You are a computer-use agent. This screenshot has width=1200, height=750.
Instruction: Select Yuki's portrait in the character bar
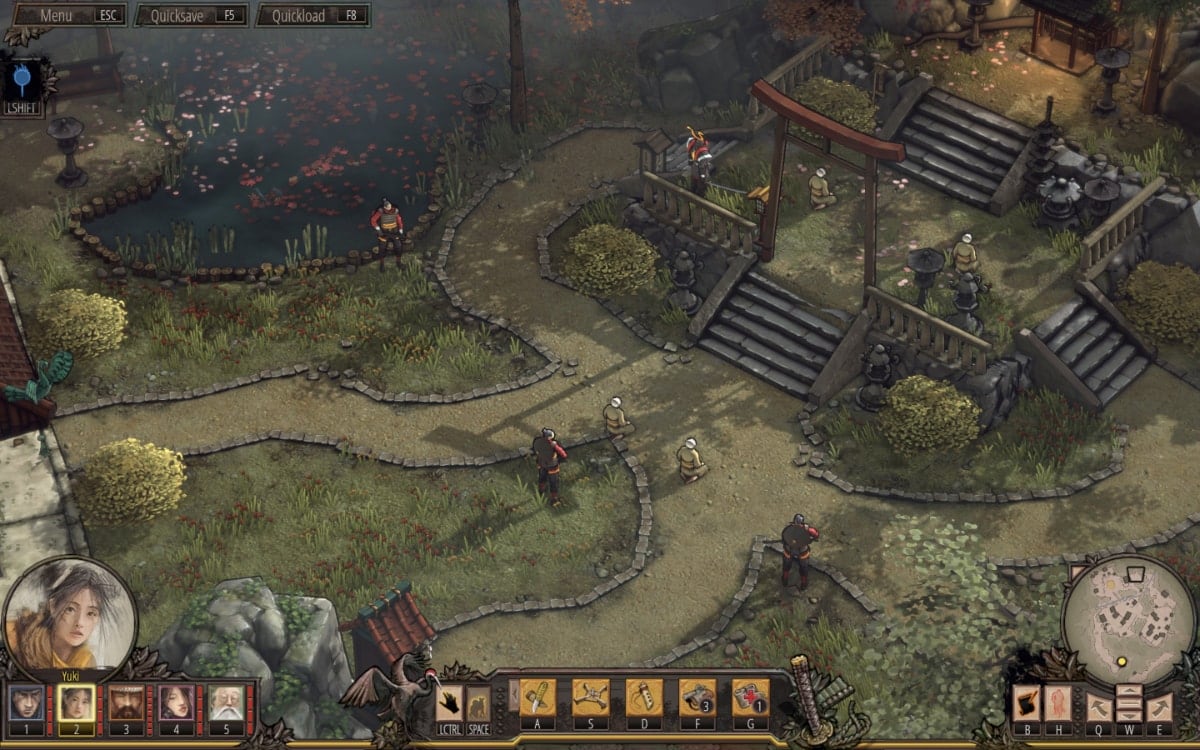click(x=76, y=704)
